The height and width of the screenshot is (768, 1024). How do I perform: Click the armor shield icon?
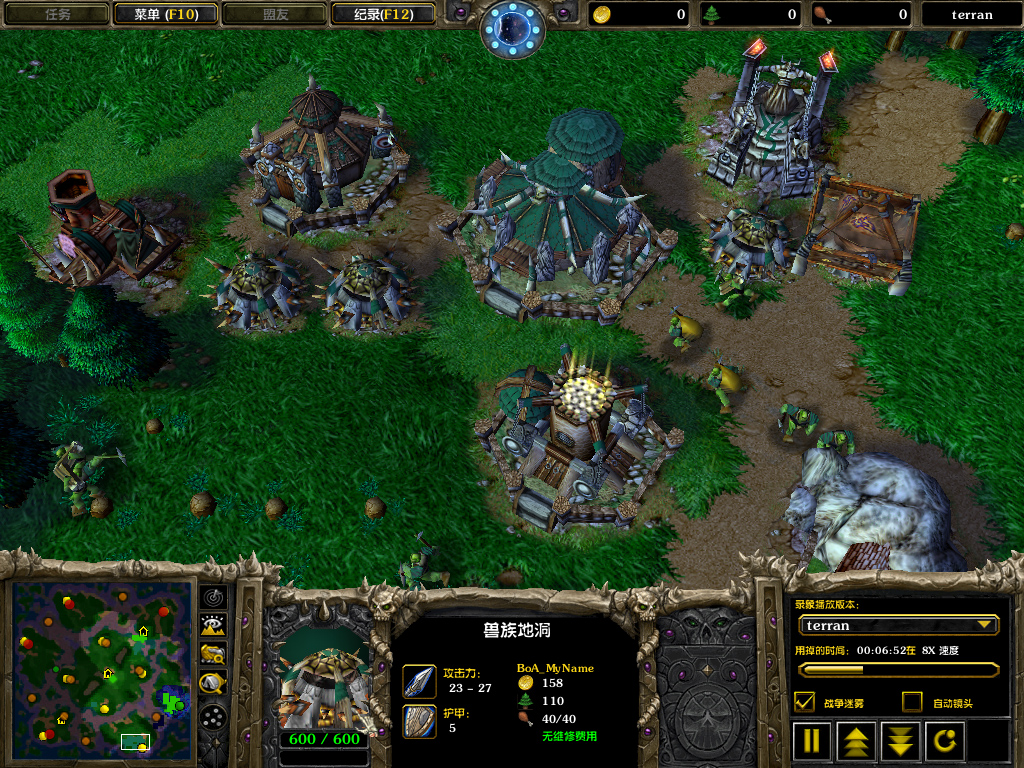tap(419, 721)
